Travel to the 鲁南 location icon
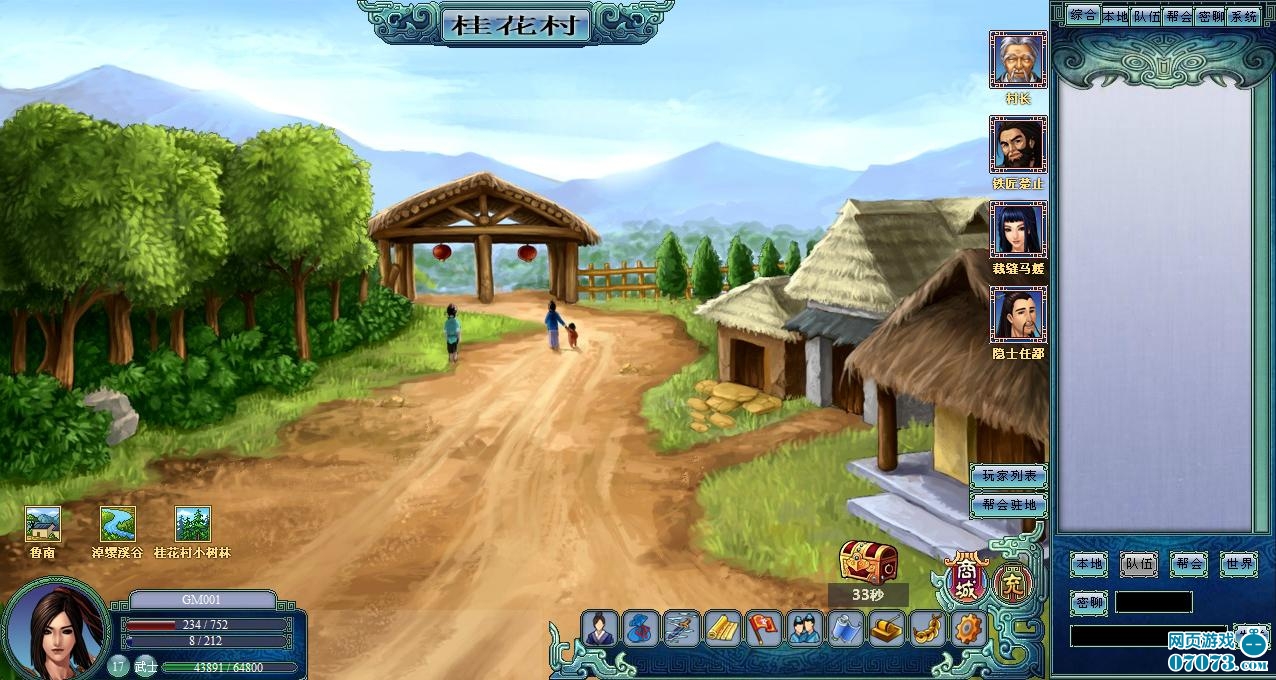Viewport: 1276px width, 680px height. (43, 524)
